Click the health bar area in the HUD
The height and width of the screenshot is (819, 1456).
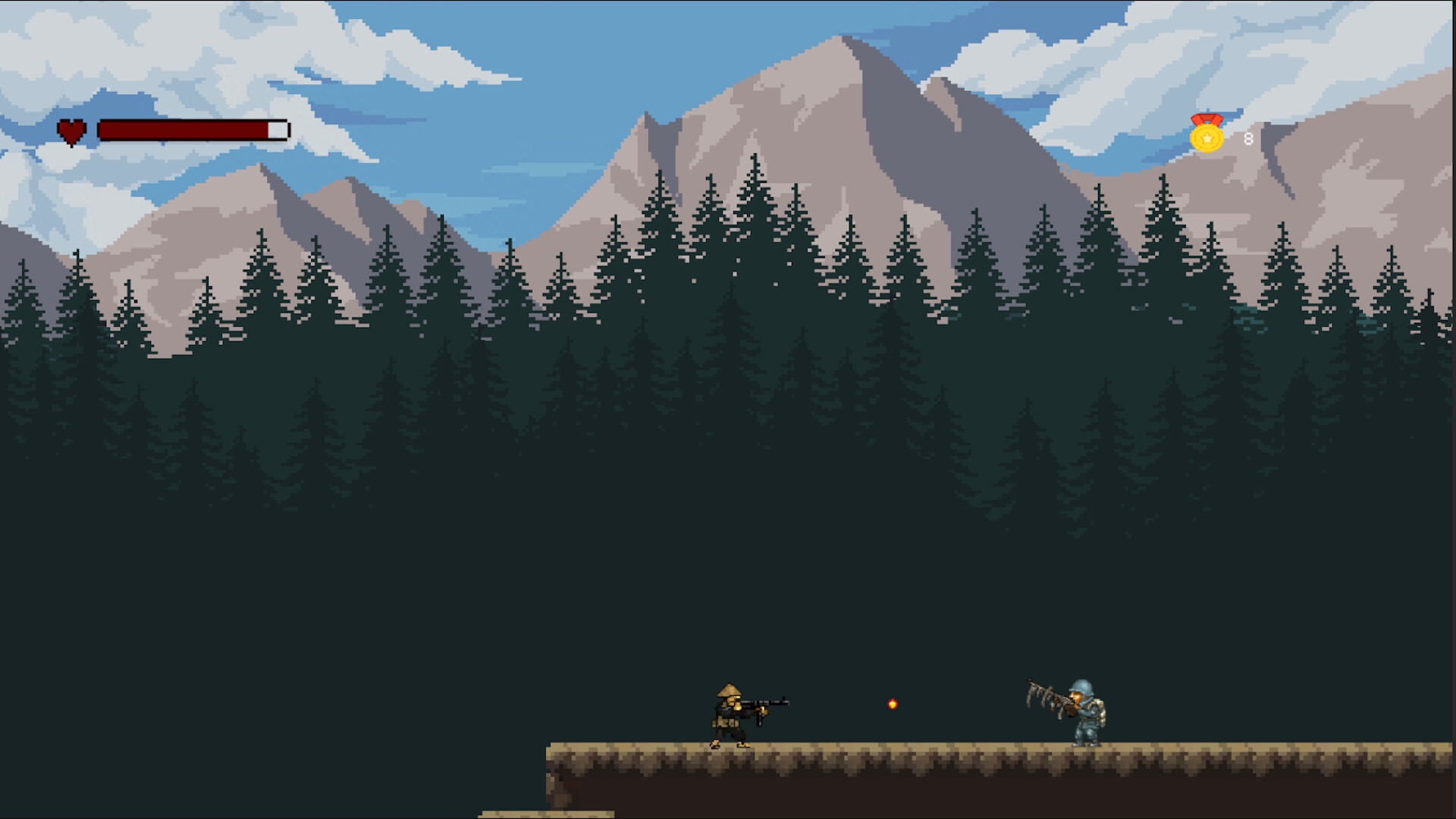click(x=192, y=129)
